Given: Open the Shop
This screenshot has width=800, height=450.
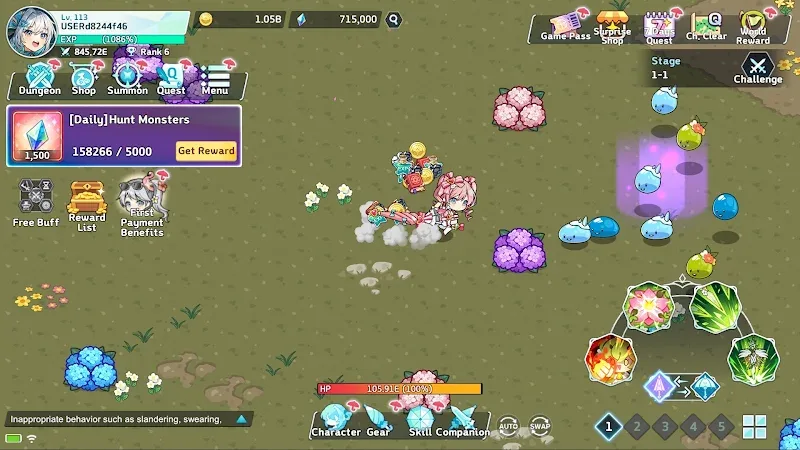Looking at the screenshot, I should pos(84,79).
